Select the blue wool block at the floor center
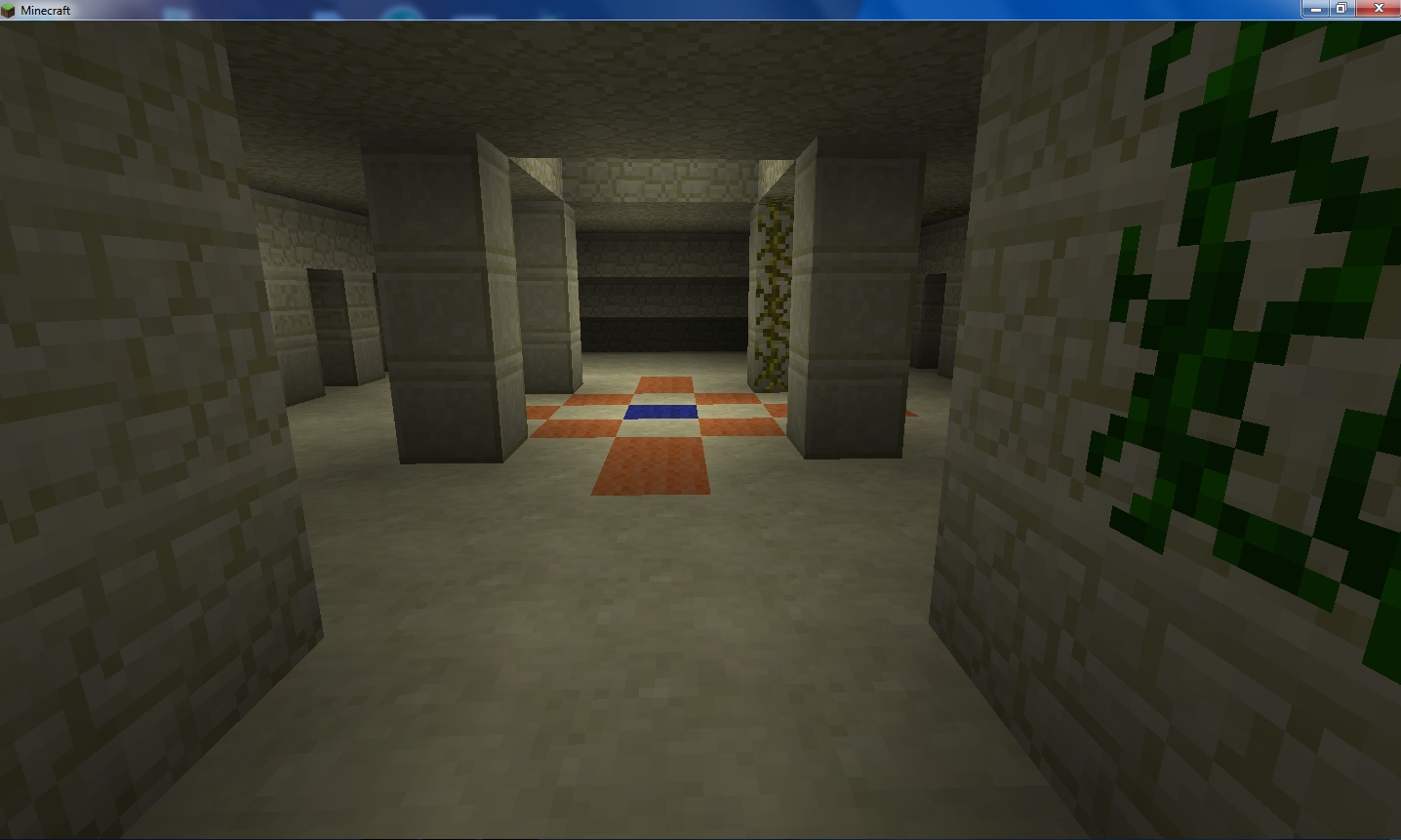 click(x=660, y=414)
